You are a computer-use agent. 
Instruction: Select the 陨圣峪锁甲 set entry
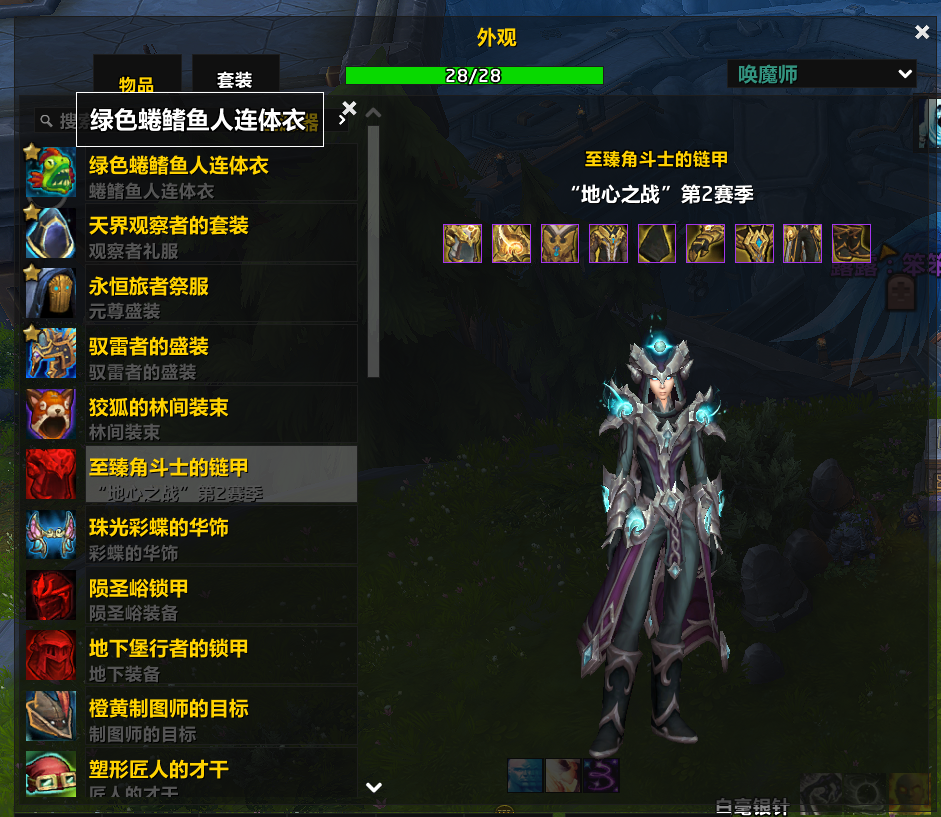pos(190,597)
